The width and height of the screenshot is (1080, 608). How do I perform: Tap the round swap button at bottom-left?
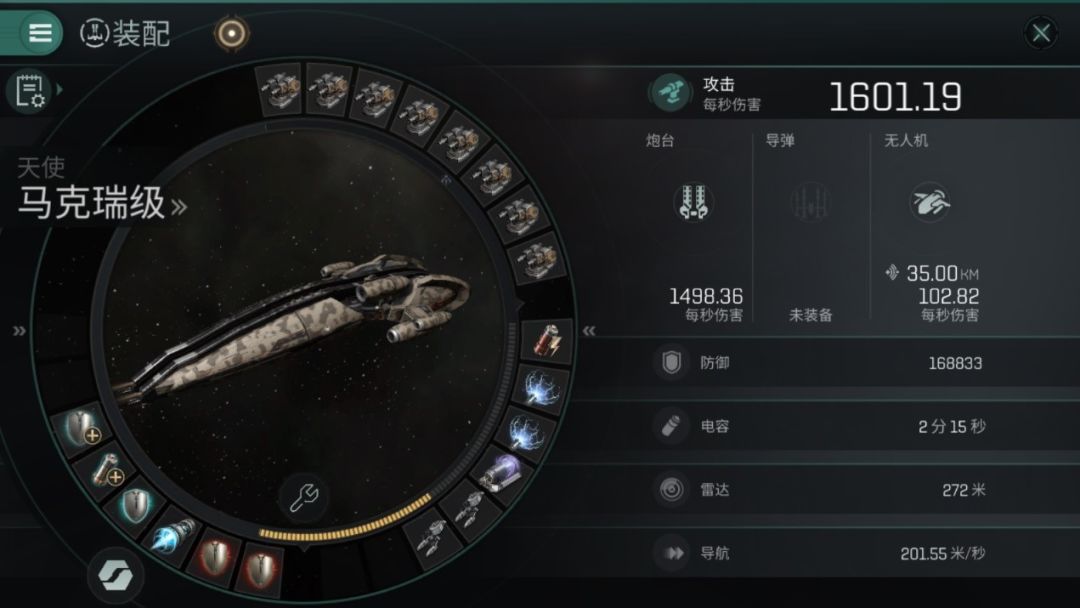coord(115,575)
